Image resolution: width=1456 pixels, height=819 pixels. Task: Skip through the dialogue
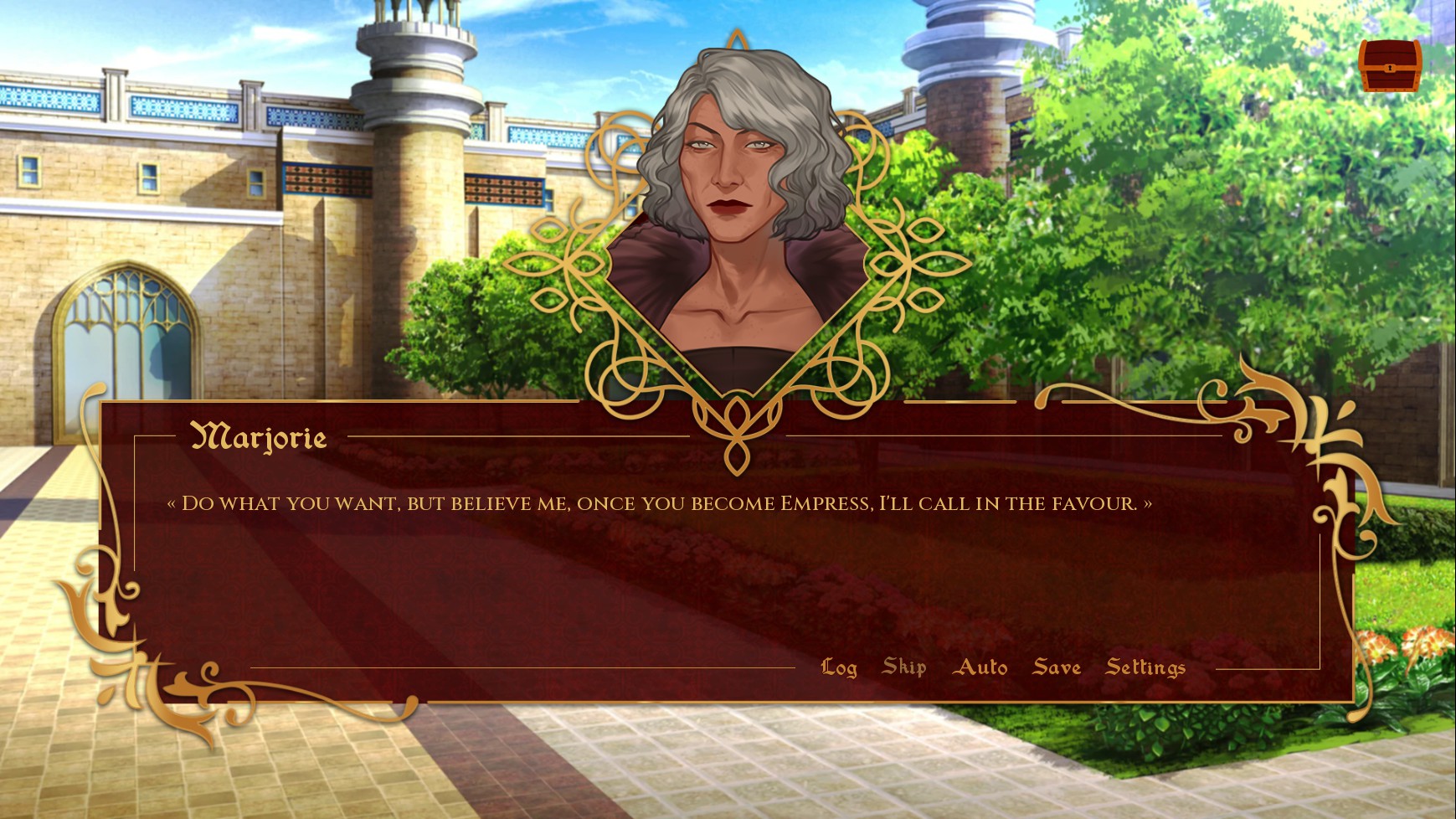[x=904, y=667]
